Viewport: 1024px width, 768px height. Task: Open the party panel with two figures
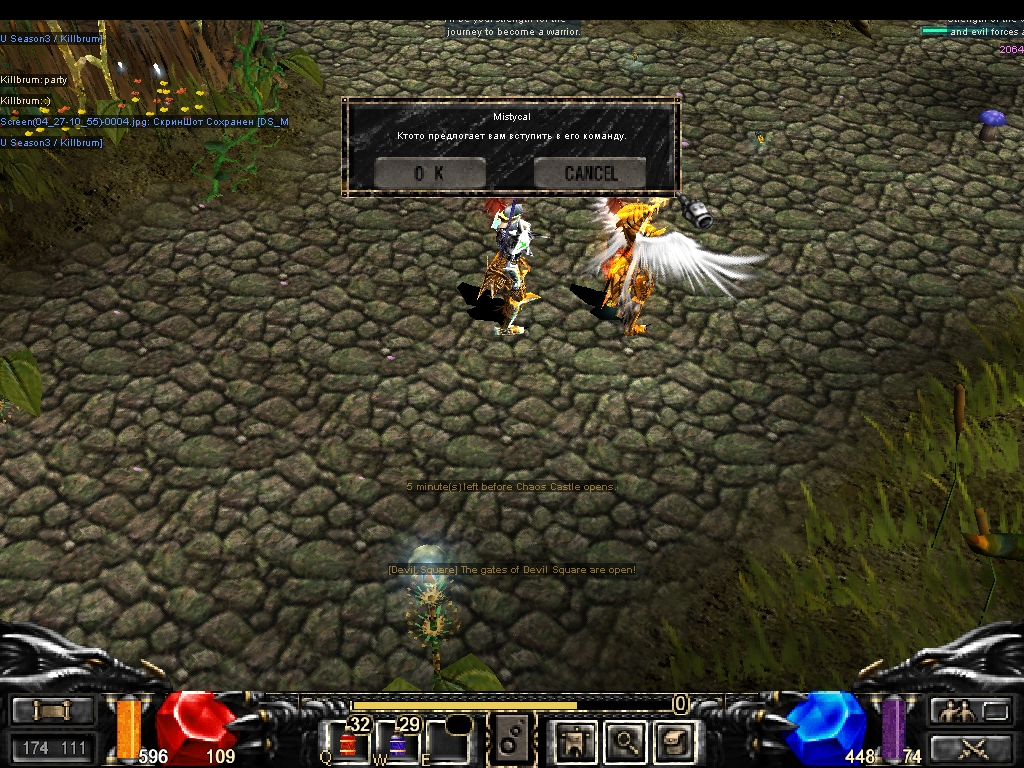[968, 711]
